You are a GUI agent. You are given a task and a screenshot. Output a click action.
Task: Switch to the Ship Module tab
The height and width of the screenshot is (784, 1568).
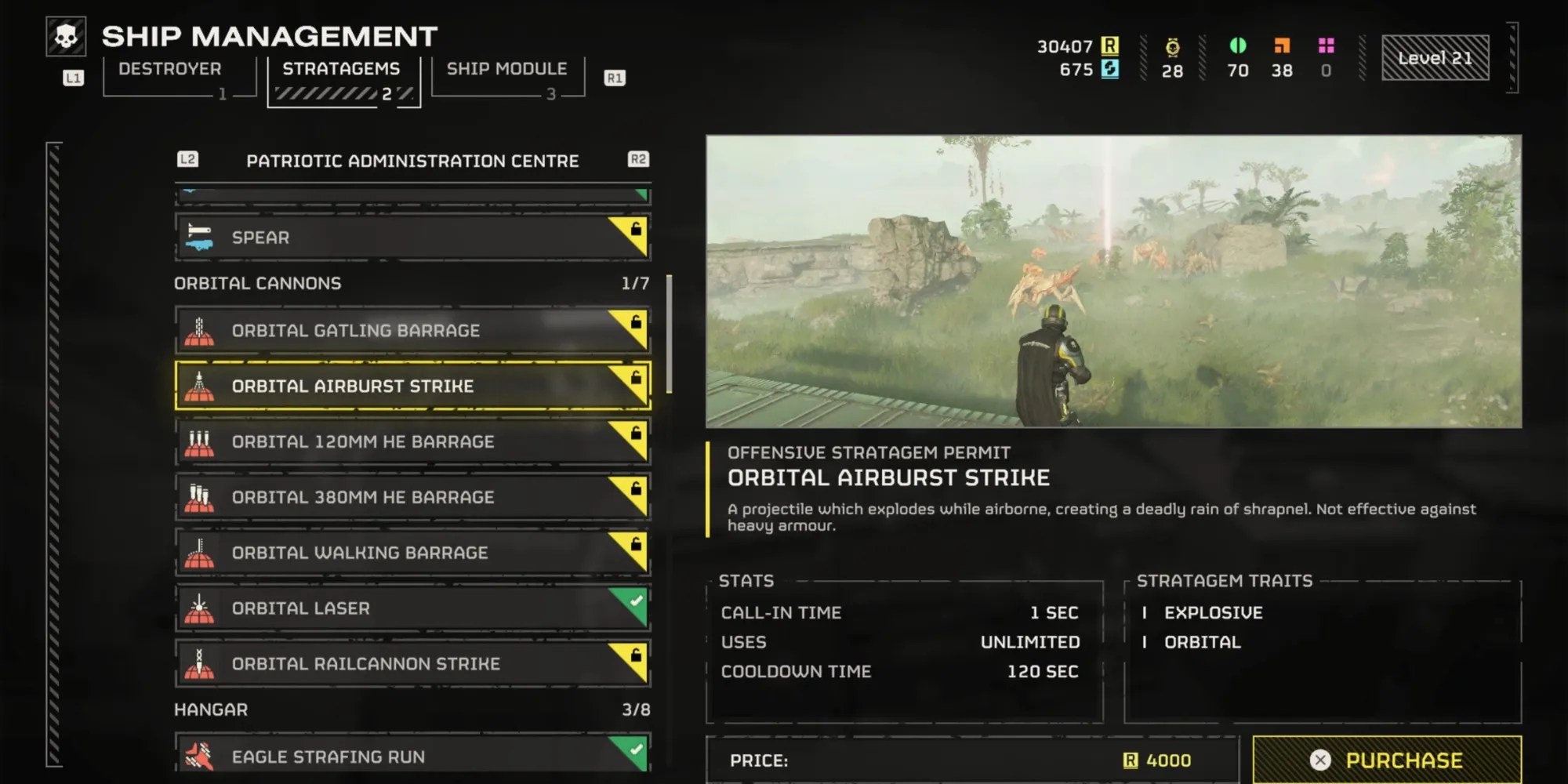pyautogui.click(x=506, y=69)
